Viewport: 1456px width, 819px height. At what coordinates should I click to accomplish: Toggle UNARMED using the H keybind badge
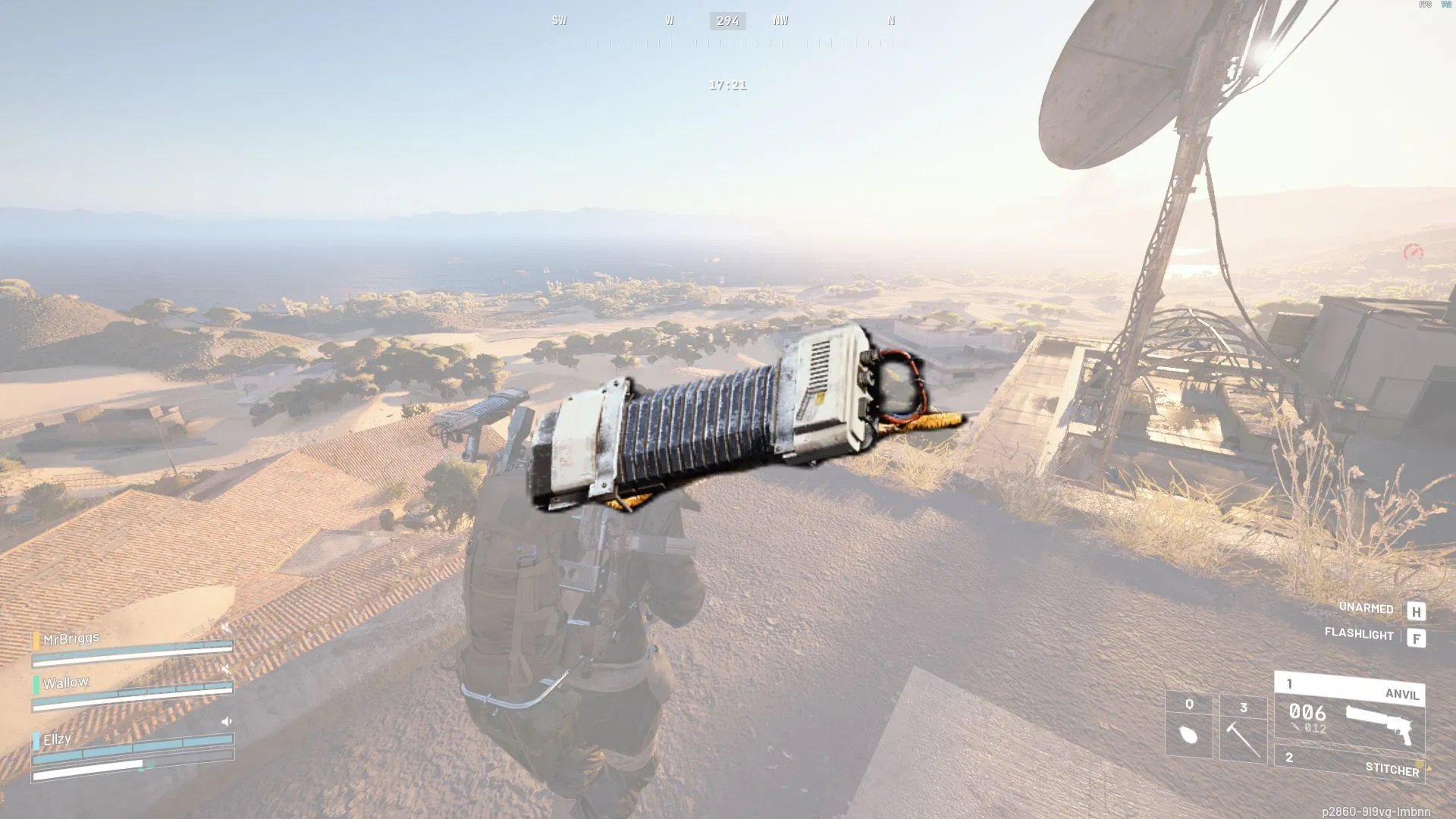[x=1417, y=609]
